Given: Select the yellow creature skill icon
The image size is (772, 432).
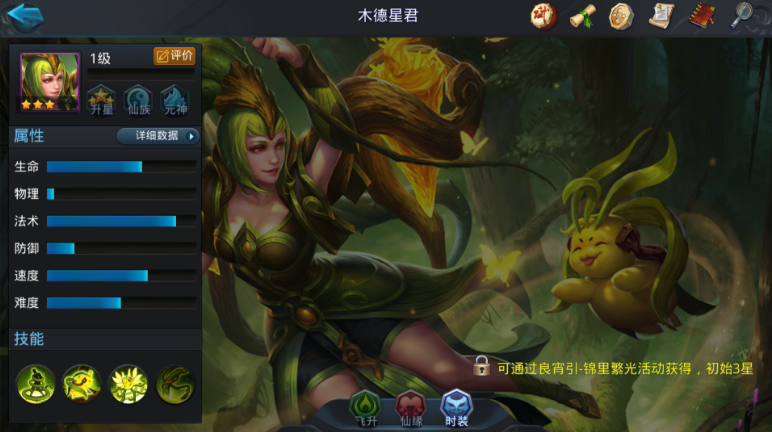Looking at the screenshot, I should tap(82, 384).
